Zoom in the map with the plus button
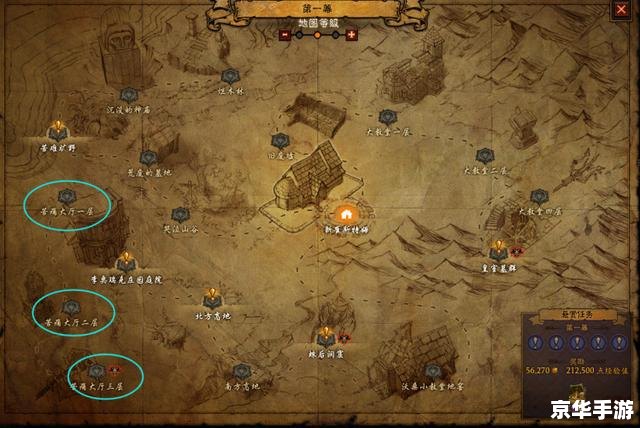 click(x=351, y=34)
